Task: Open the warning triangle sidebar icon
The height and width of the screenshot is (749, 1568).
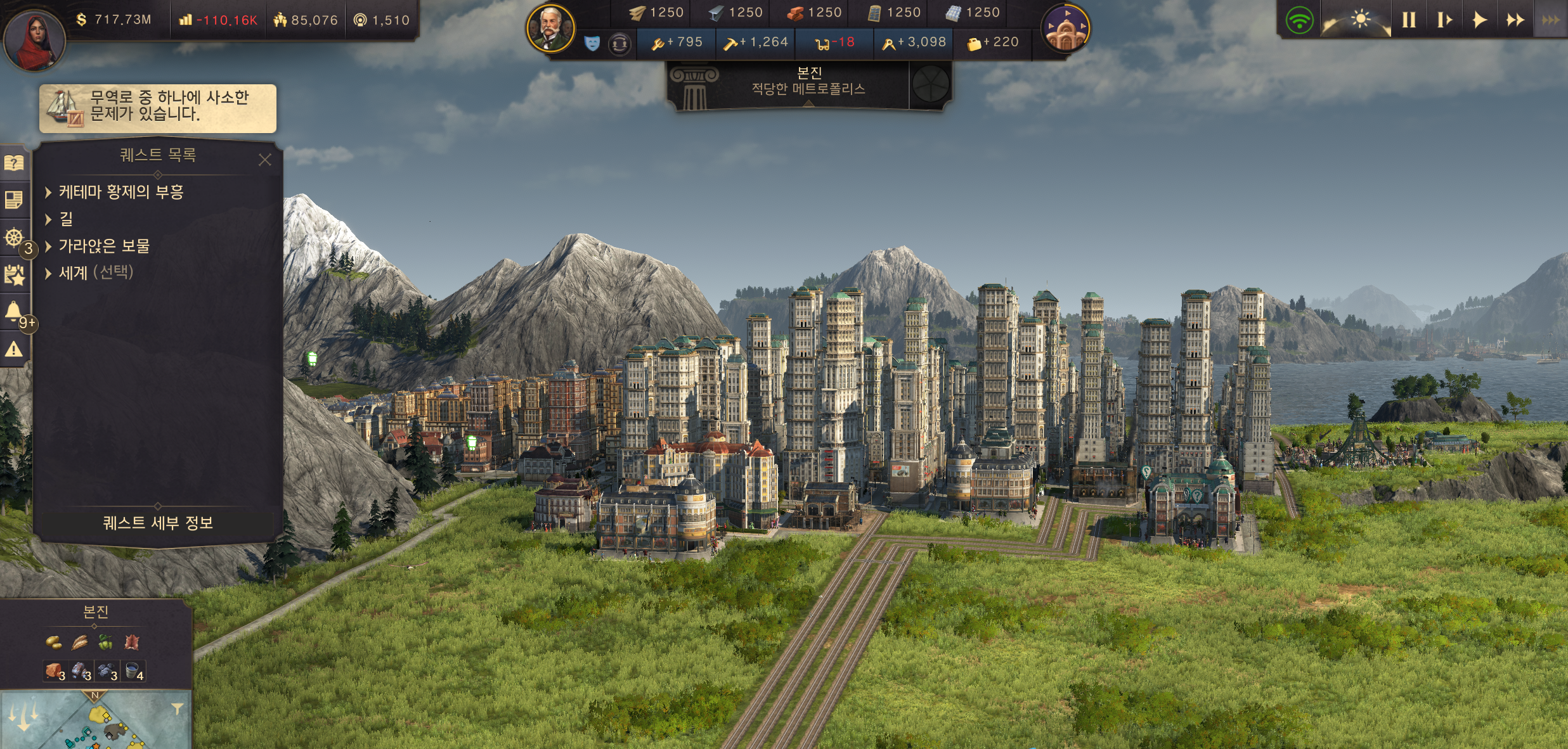Action: pos(14,349)
